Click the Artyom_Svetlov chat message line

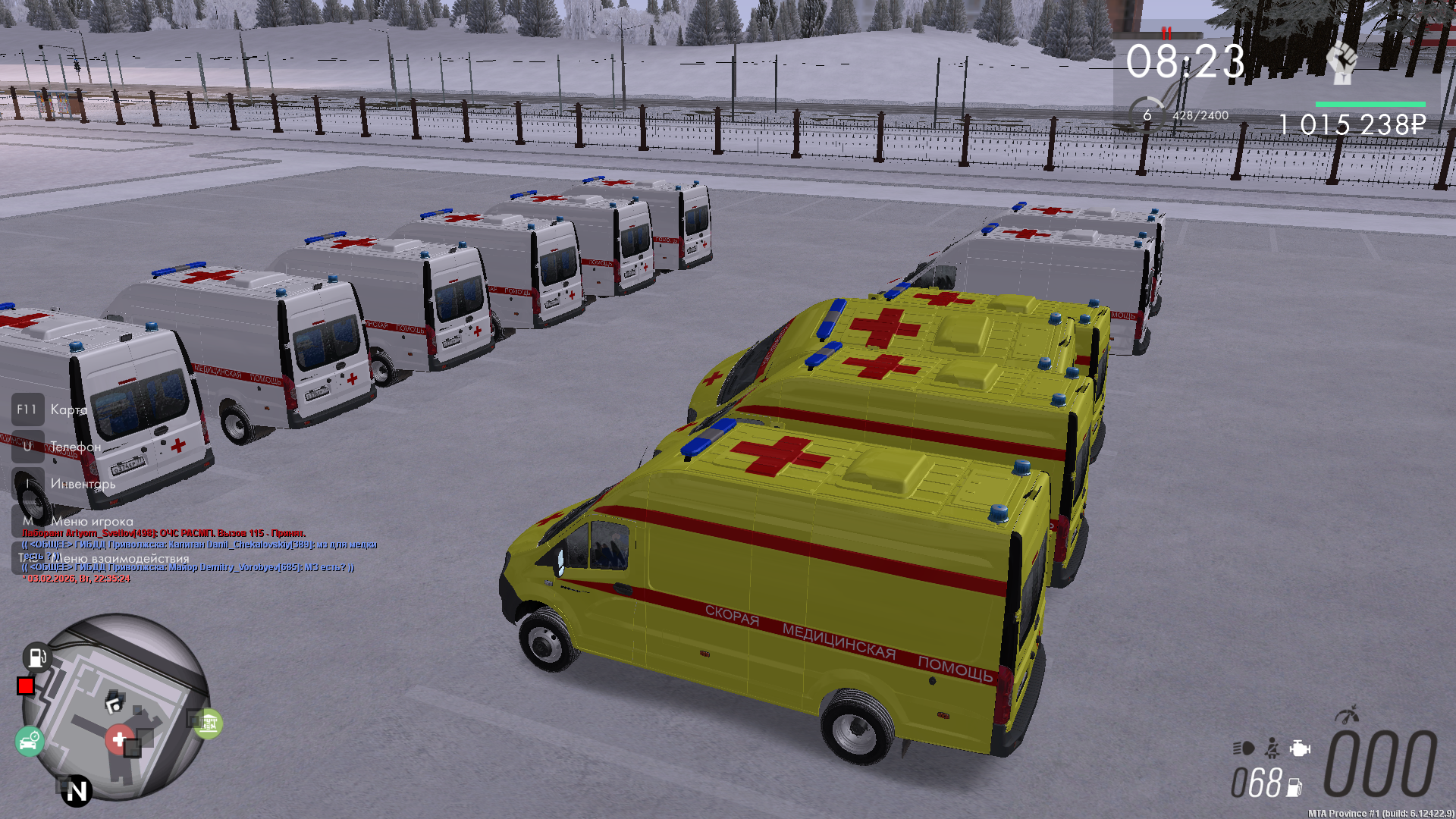(164, 533)
